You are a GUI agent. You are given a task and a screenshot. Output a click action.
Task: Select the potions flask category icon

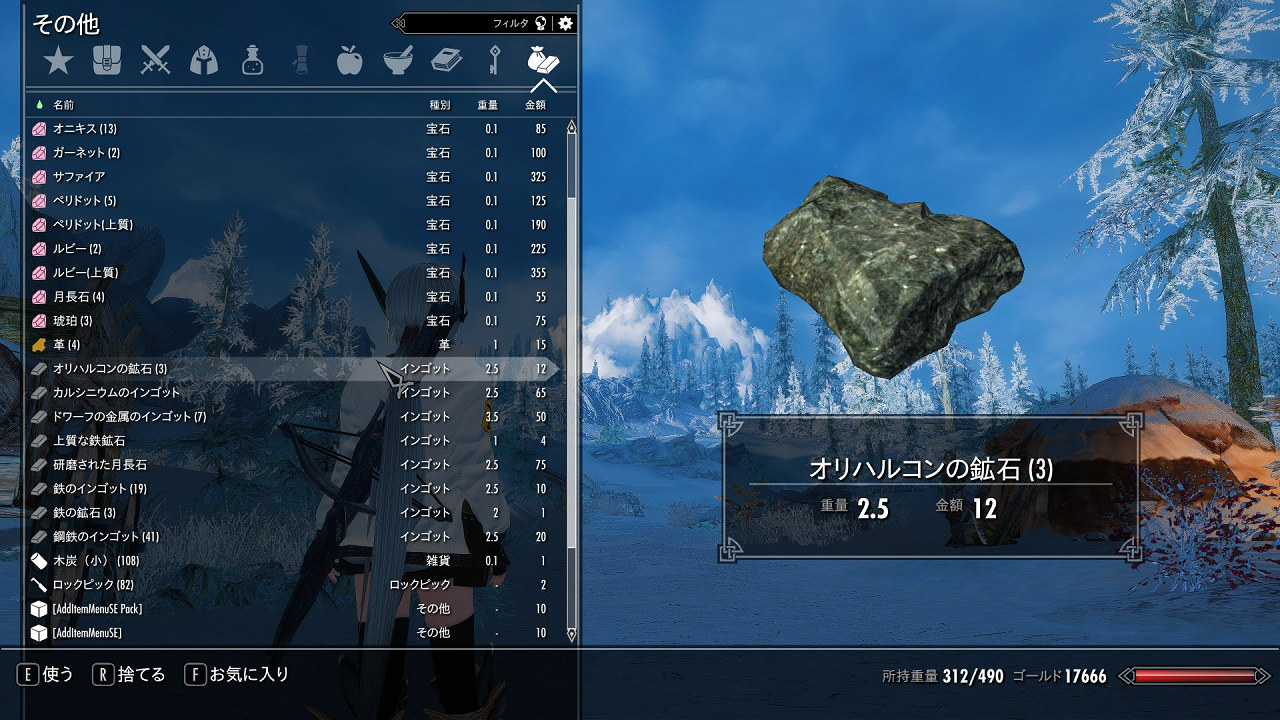pos(251,61)
